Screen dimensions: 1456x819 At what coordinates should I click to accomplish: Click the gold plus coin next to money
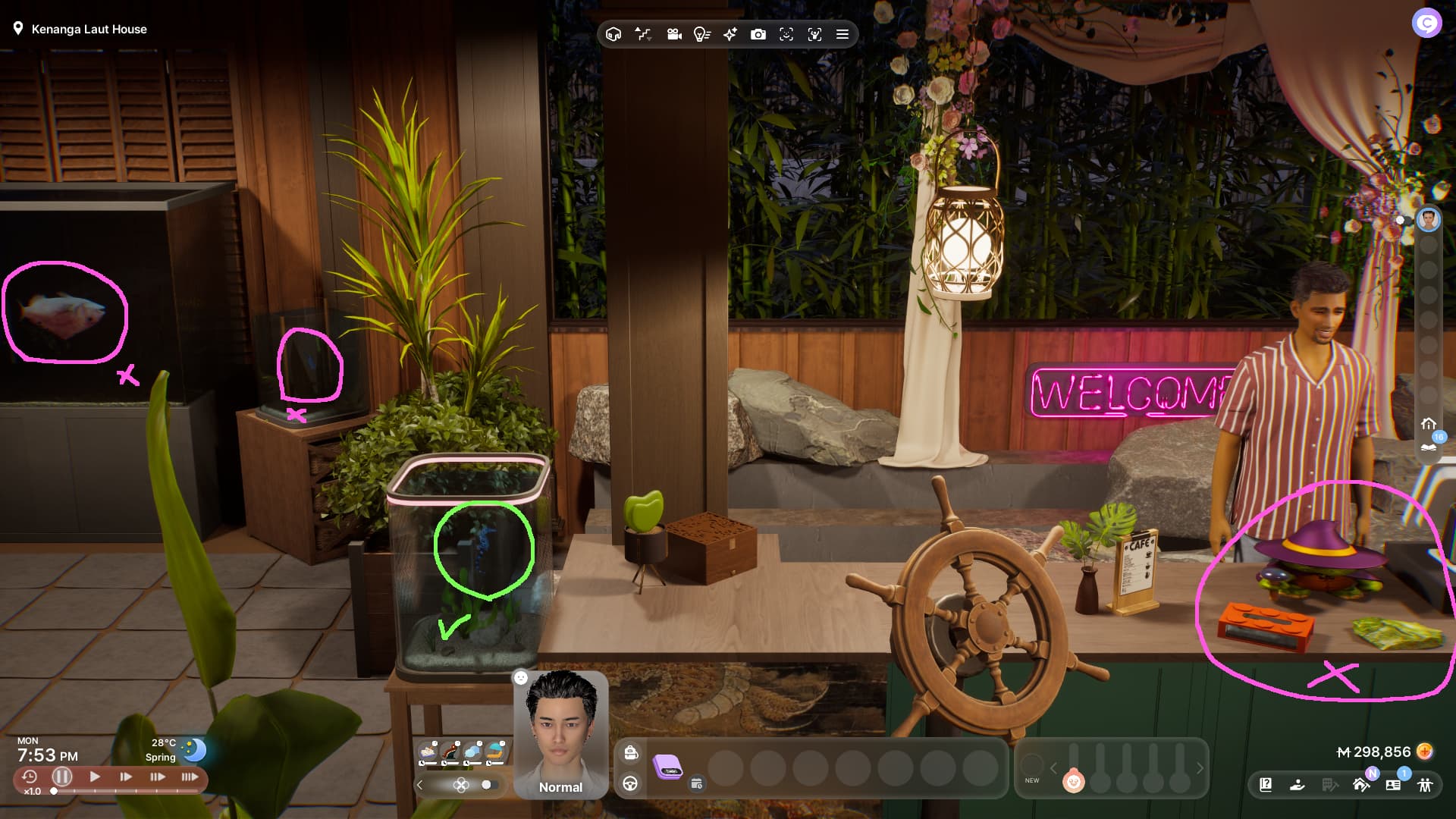[x=1426, y=752]
